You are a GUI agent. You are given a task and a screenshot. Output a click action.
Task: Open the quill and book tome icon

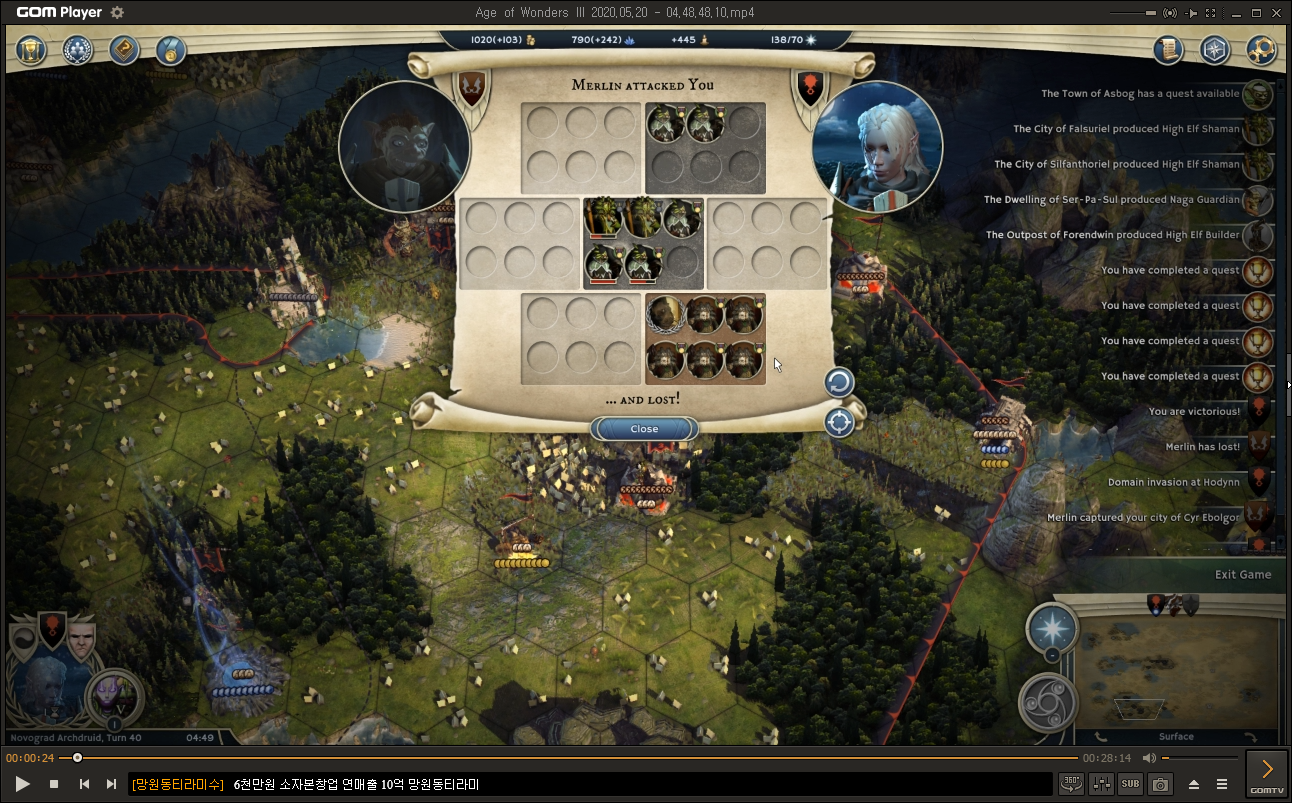coord(125,50)
